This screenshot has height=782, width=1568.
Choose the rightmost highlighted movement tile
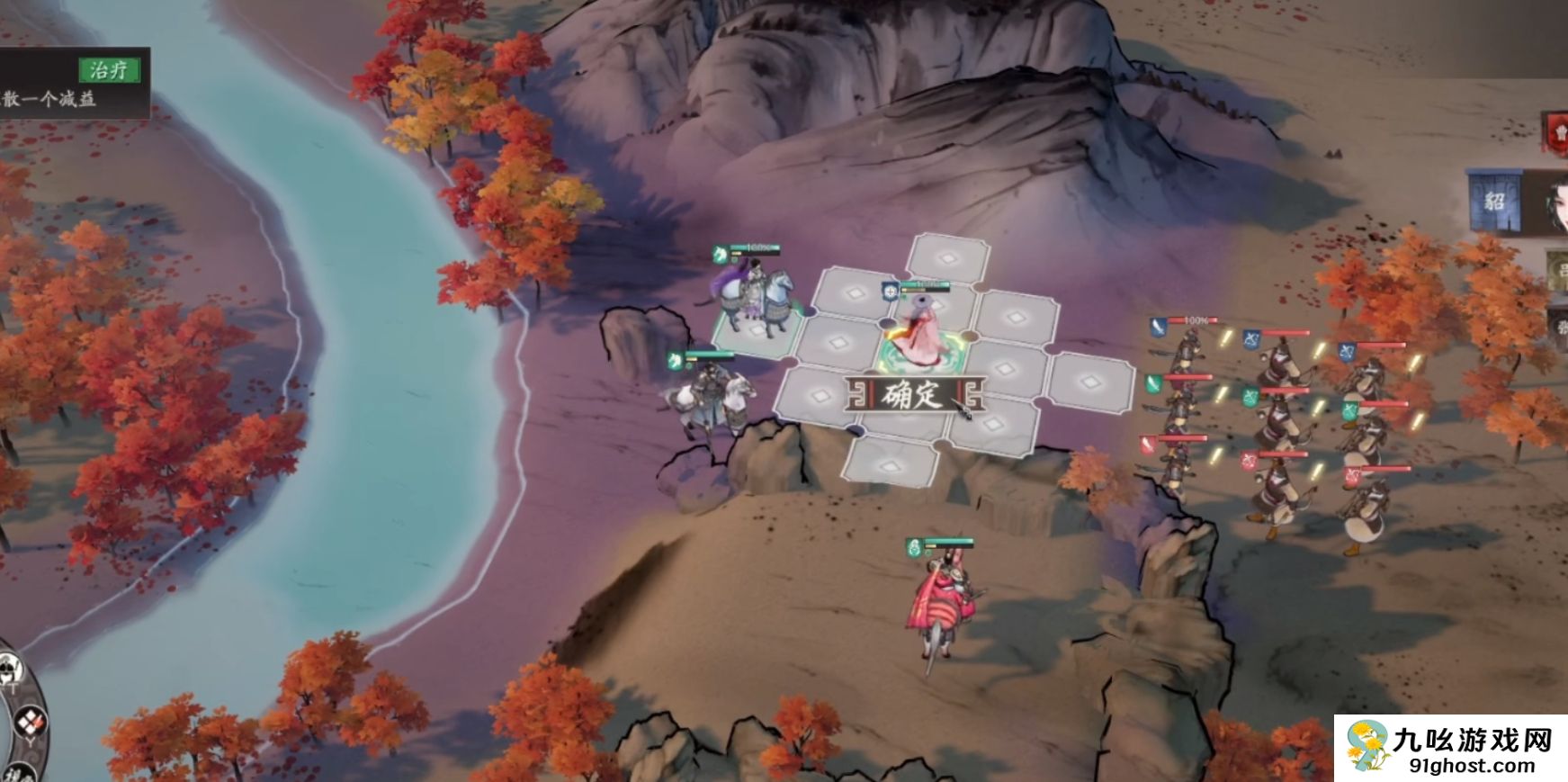pyautogui.click(x=1090, y=382)
